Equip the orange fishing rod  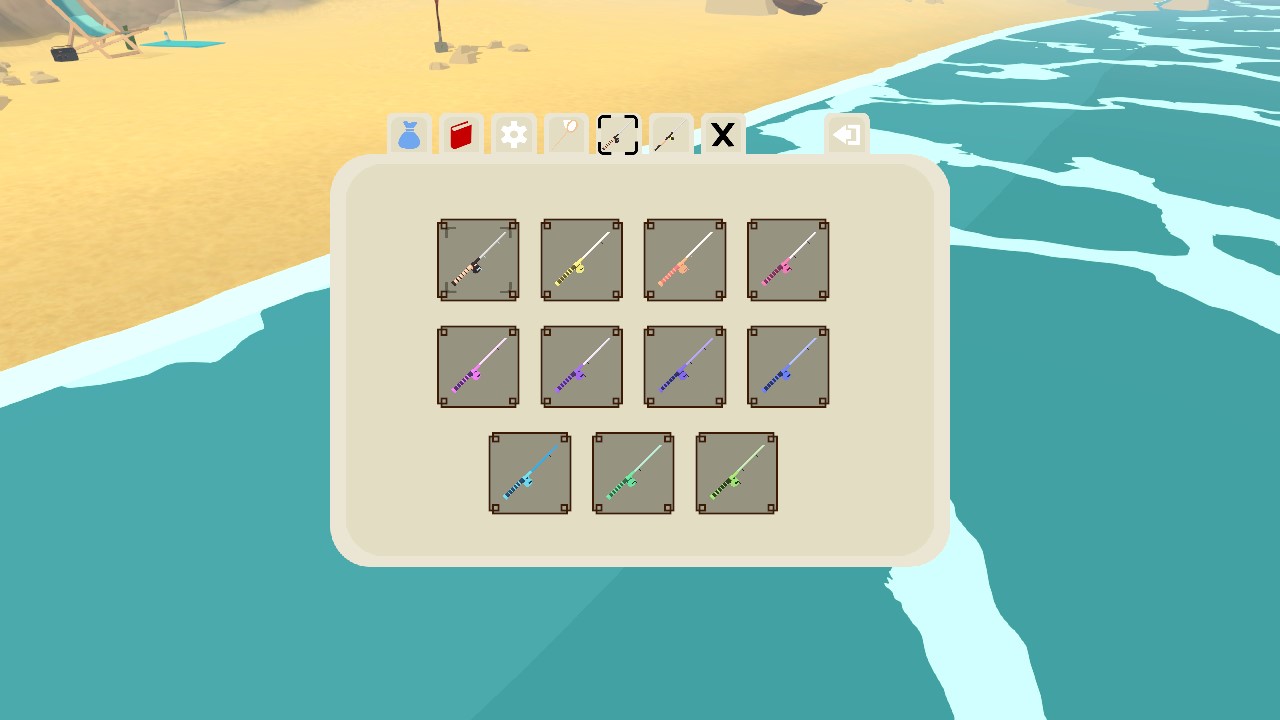pyautogui.click(x=684, y=259)
